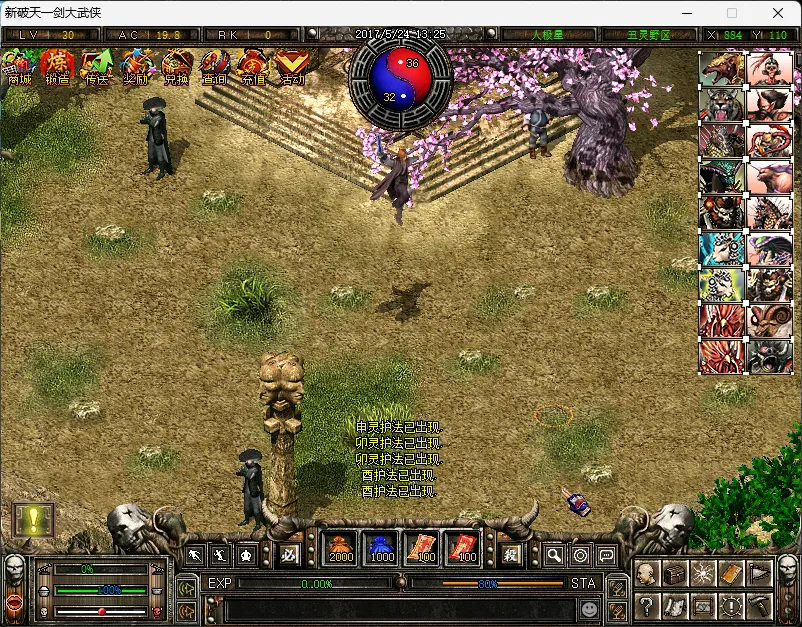
Task: Open the treasure chest inventory button
Action: click(675, 573)
